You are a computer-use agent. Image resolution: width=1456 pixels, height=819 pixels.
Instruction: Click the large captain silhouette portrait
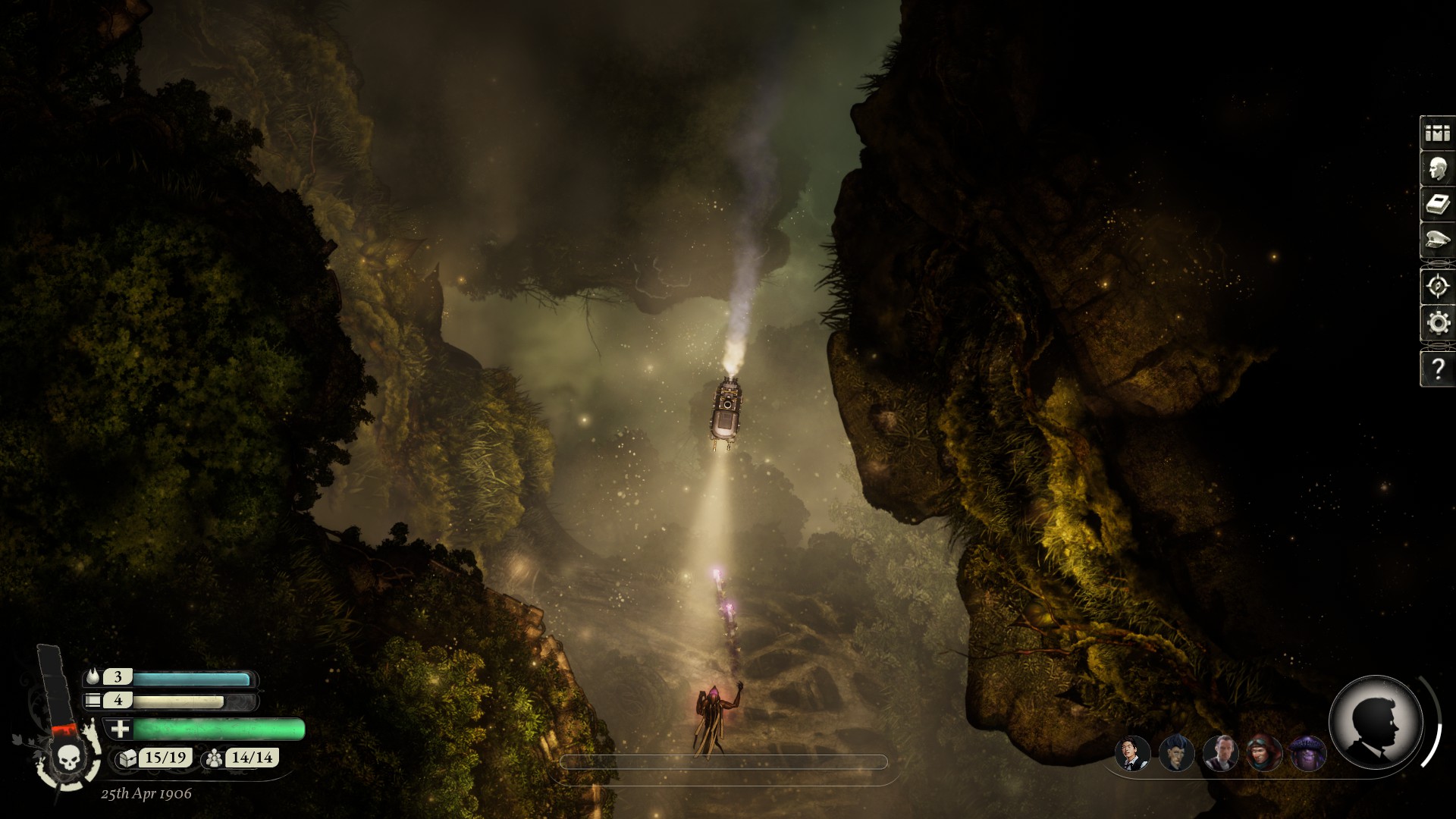point(1375,723)
